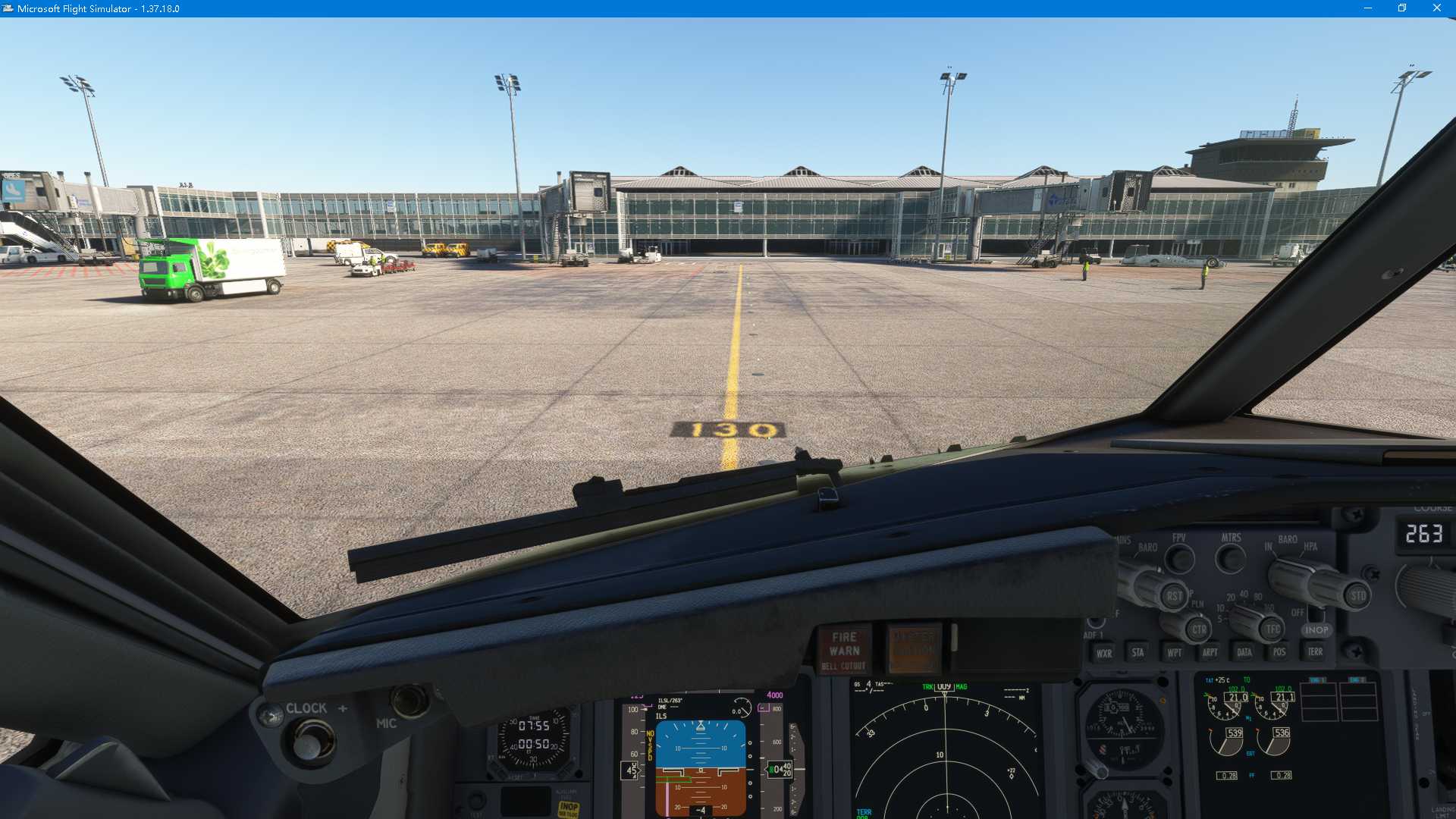The width and height of the screenshot is (1456, 819).
Task: Select a range on the TFC knob
Action: pyautogui.click(x=1272, y=627)
